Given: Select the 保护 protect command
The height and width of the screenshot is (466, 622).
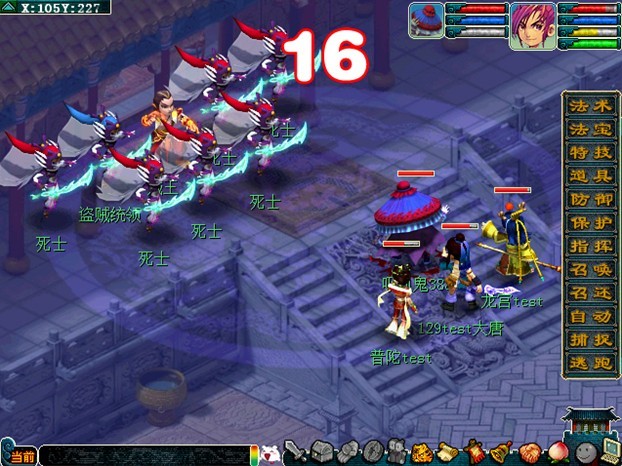Looking at the screenshot, I should pos(583,222).
